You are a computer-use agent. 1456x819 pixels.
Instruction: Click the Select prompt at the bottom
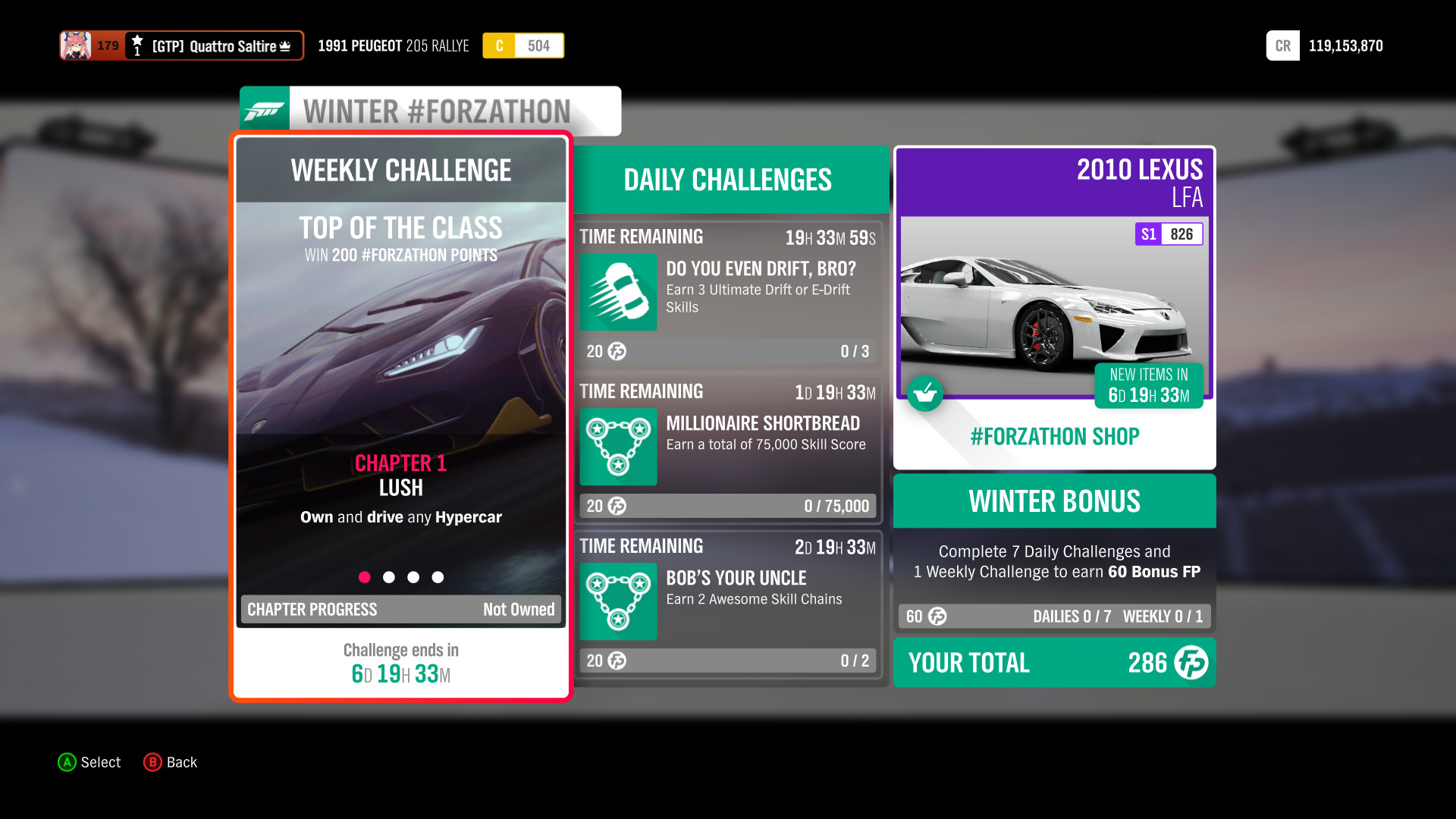tap(89, 762)
